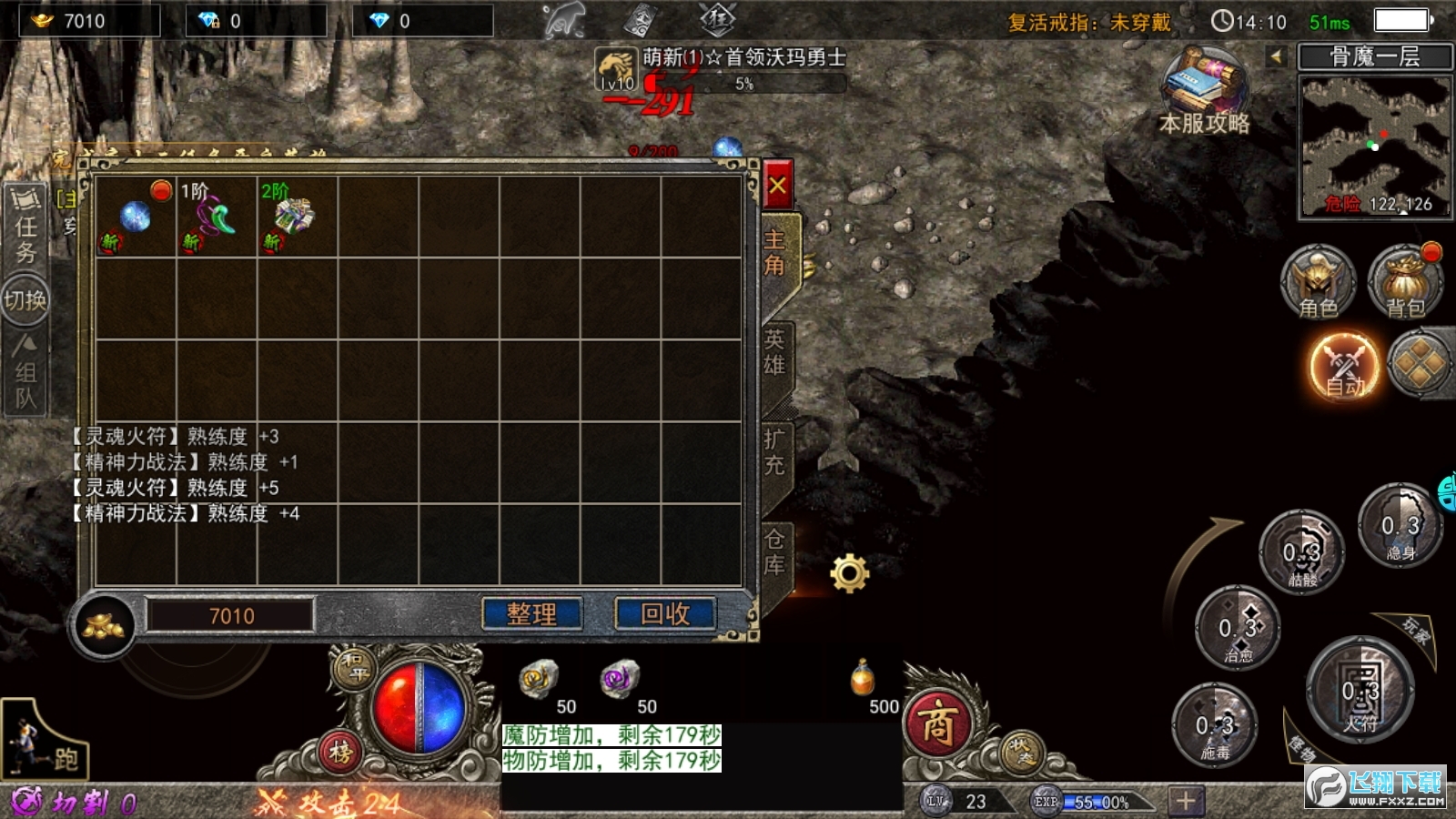Switch to the 英雄 hero tab
Image resolution: width=1456 pixels, height=819 pixels.
[x=774, y=353]
